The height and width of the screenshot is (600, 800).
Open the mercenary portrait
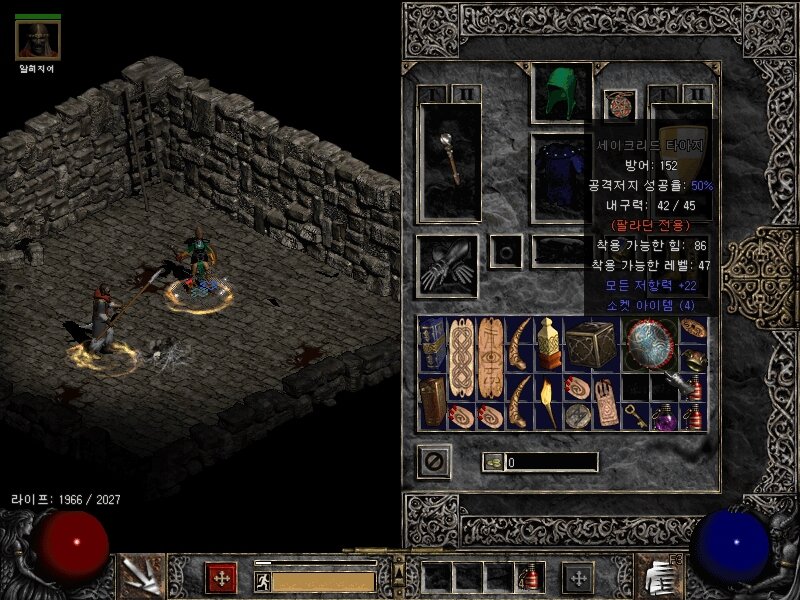[x=38, y=40]
